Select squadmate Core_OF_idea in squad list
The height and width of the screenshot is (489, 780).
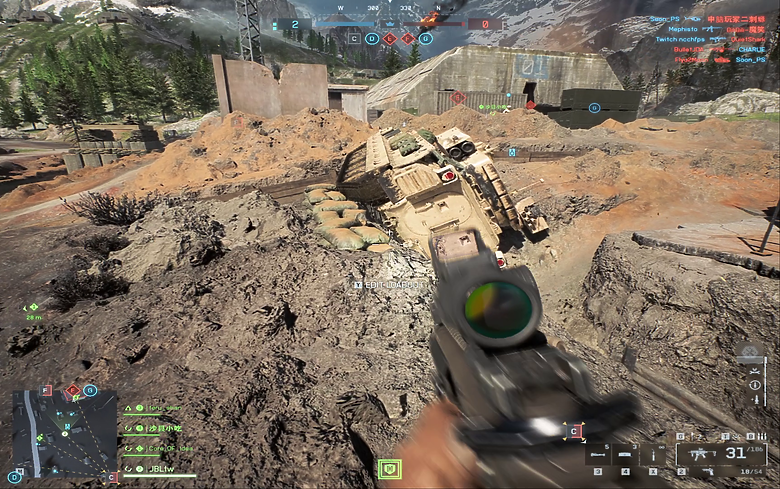coord(165,447)
